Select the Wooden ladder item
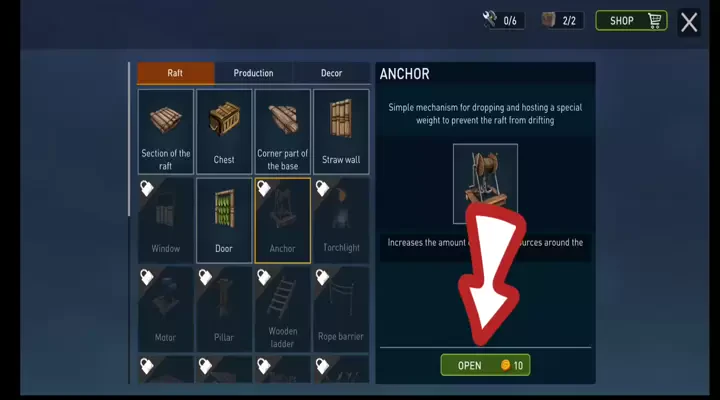 (283, 308)
